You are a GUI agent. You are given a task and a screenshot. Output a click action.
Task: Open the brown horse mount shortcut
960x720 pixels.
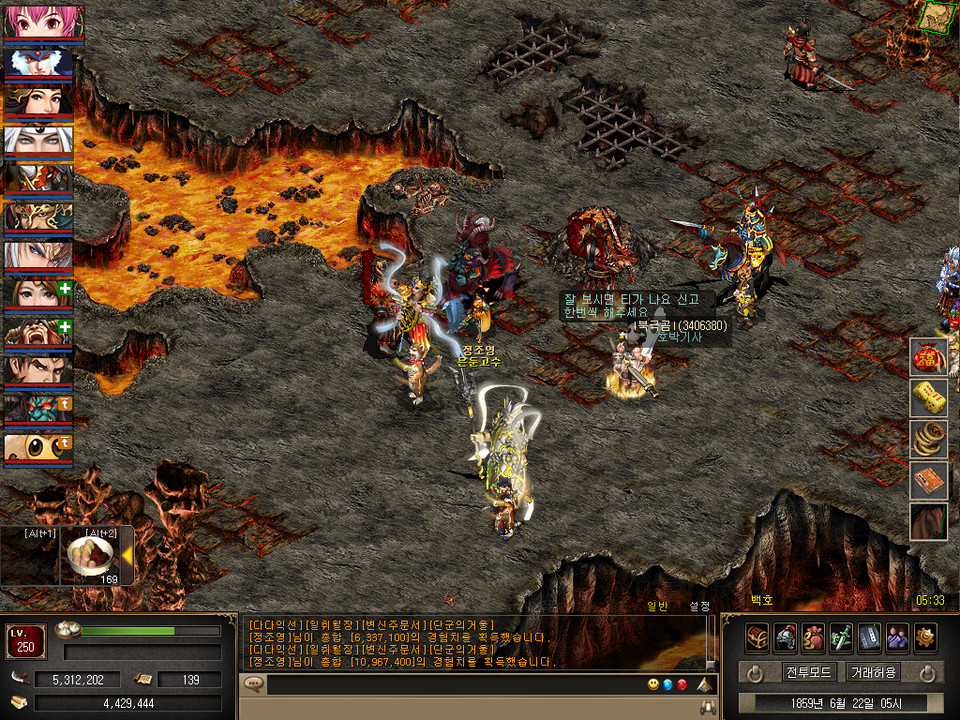(928, 522)
